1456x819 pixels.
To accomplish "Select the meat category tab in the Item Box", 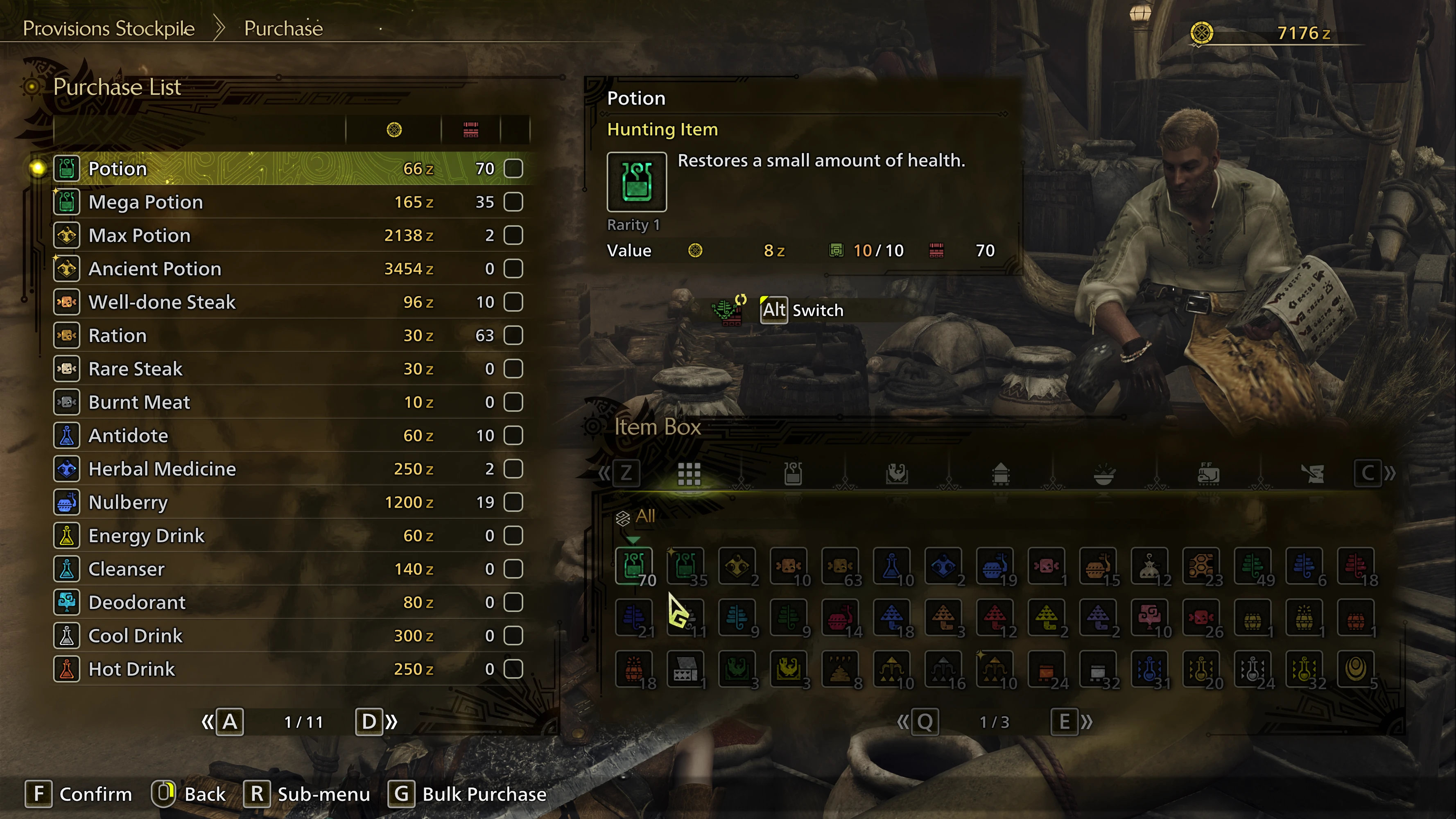I will [x=897, y=474].
